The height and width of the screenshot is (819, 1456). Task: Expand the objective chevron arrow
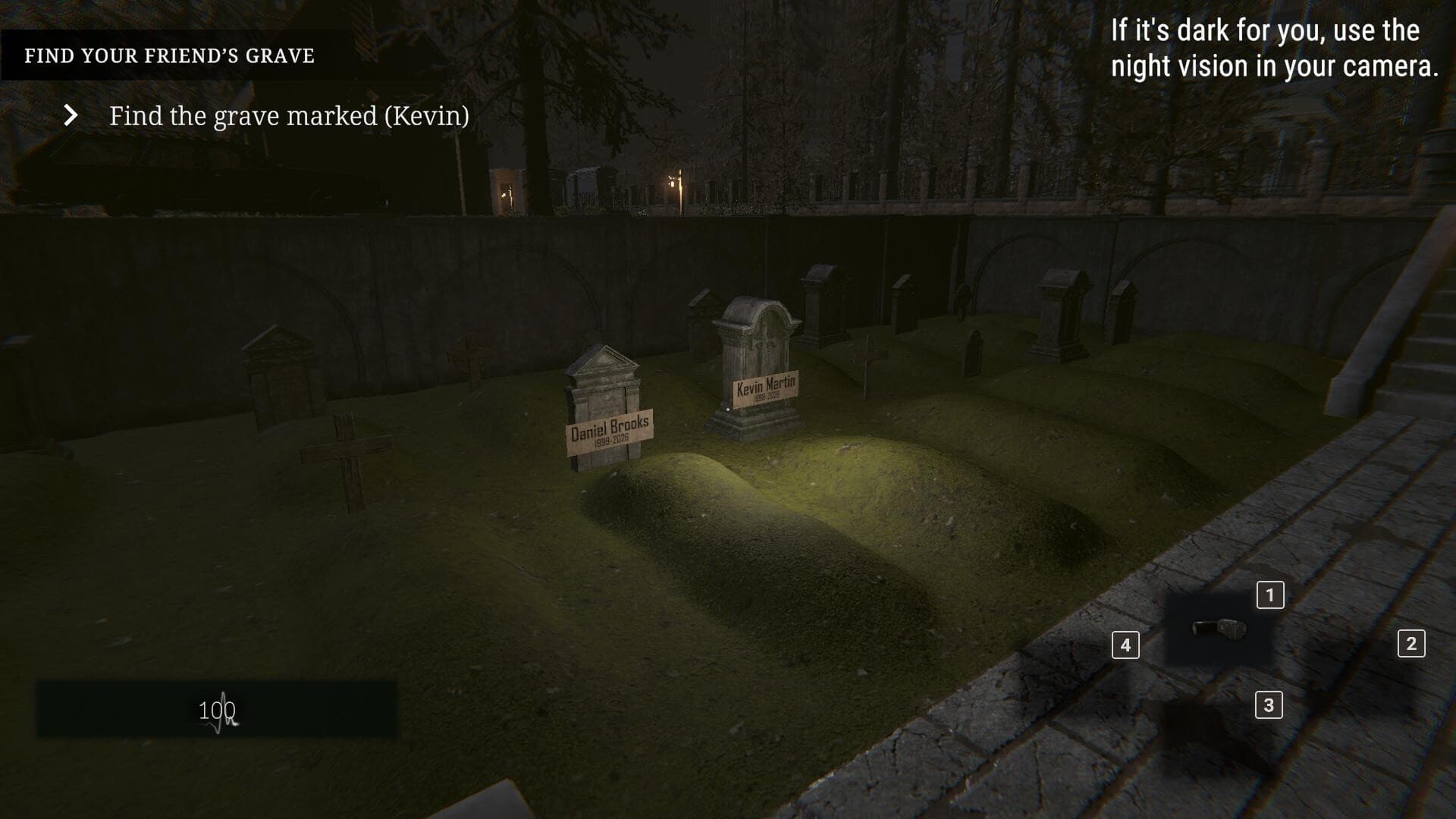[x=72, y=115]
